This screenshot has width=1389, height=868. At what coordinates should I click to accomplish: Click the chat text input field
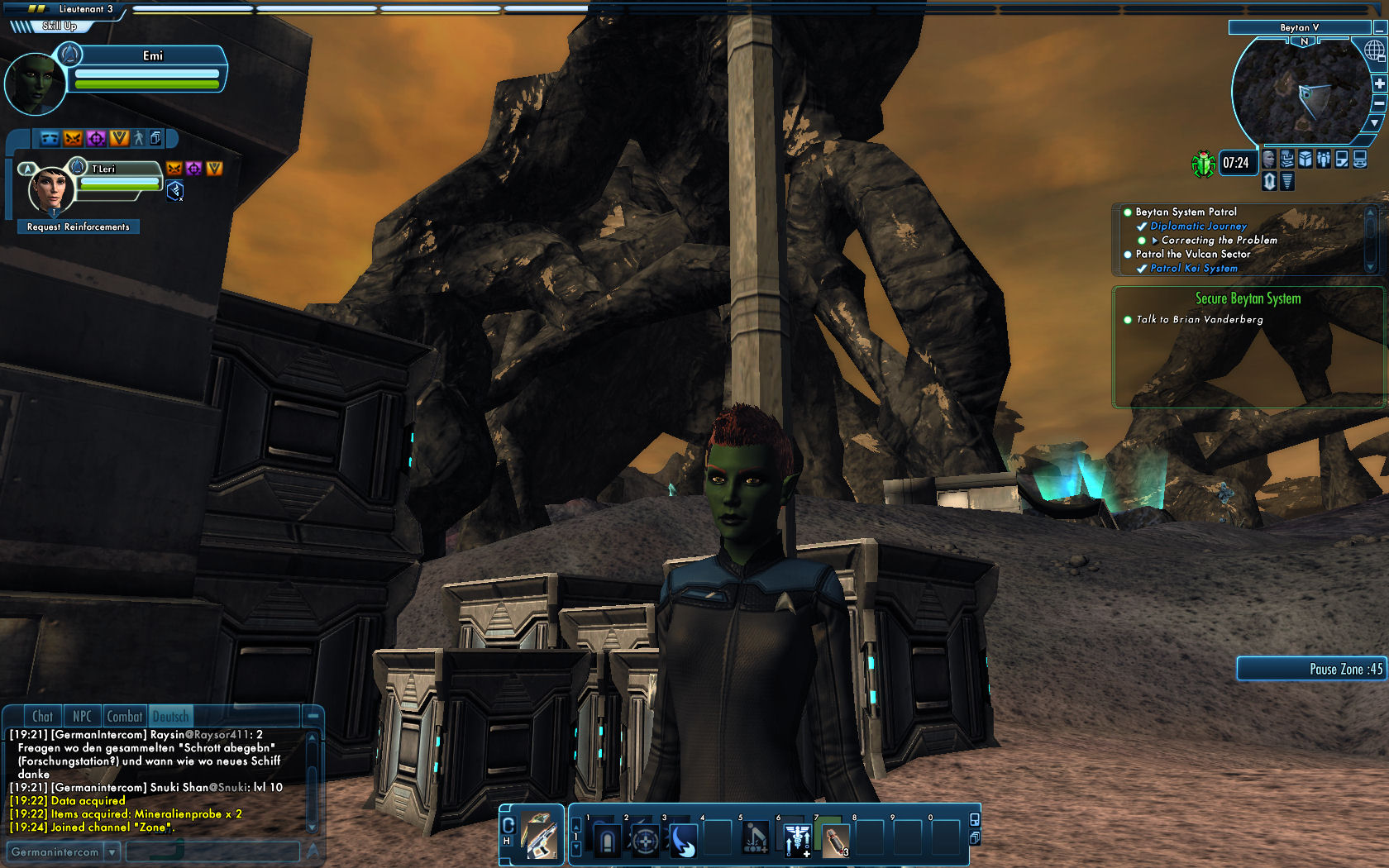click(212, 851)
